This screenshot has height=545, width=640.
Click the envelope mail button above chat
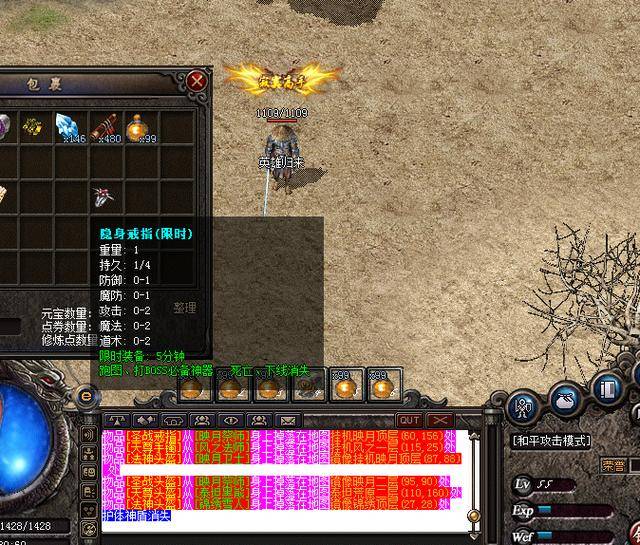(x=288, y=420)
